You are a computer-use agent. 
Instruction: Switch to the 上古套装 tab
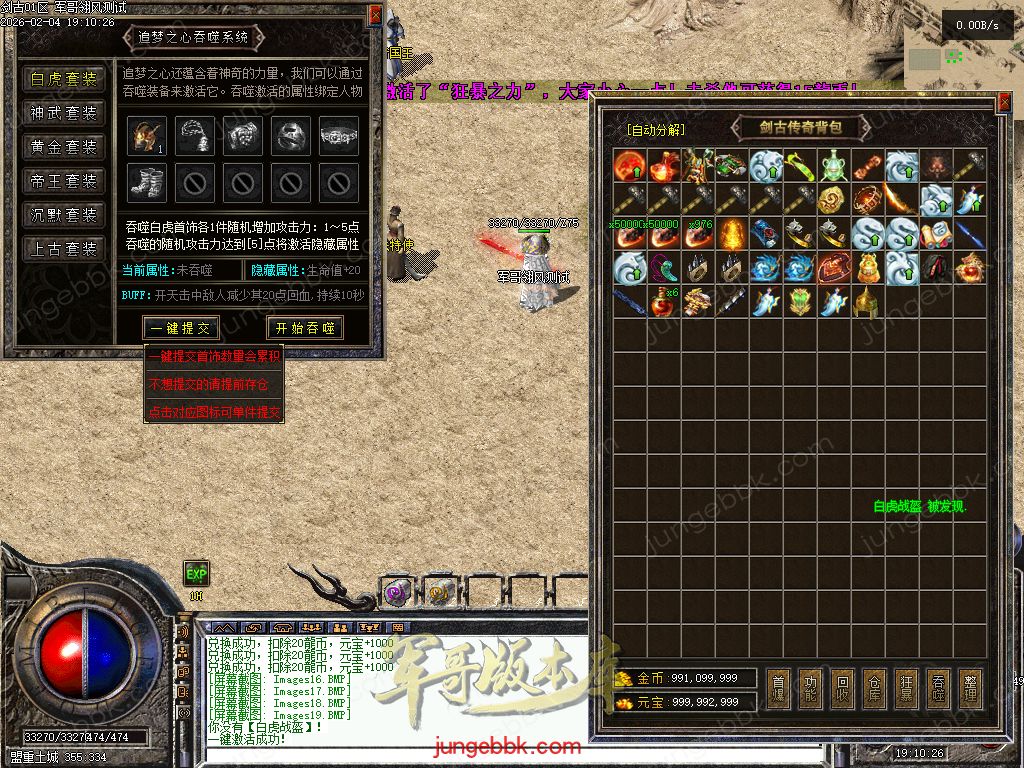coord(64,249)
